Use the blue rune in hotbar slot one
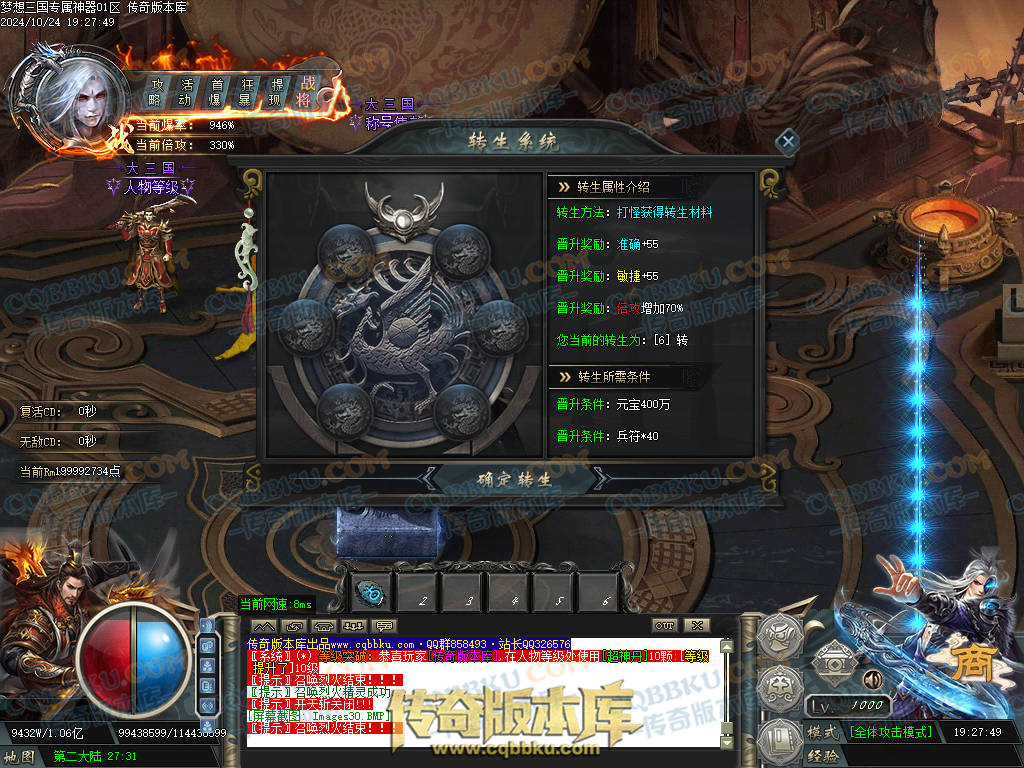This screenshot has width=1024, height=768. click(x=374, y=594)
